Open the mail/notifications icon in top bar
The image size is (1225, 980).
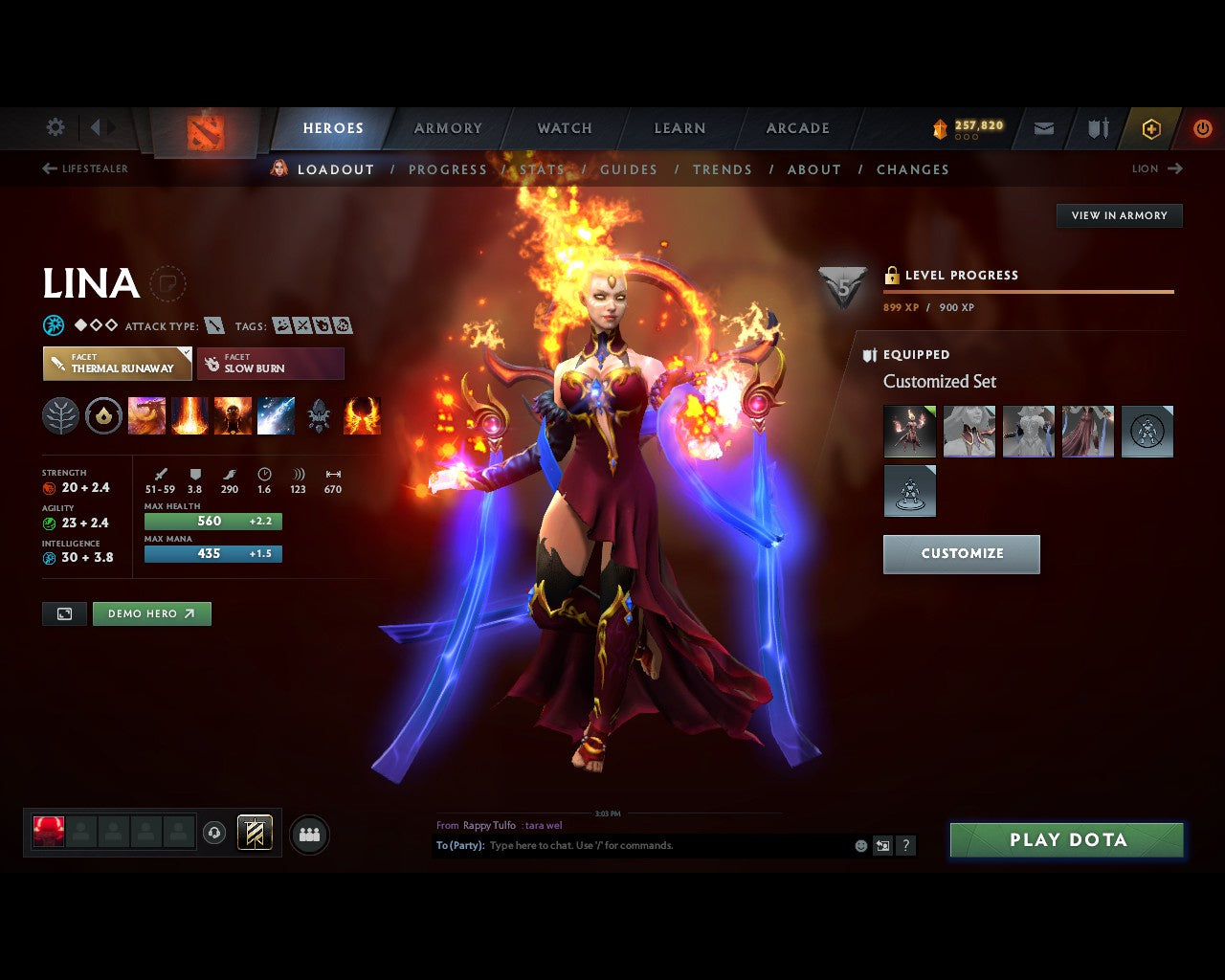(1043, 128)
